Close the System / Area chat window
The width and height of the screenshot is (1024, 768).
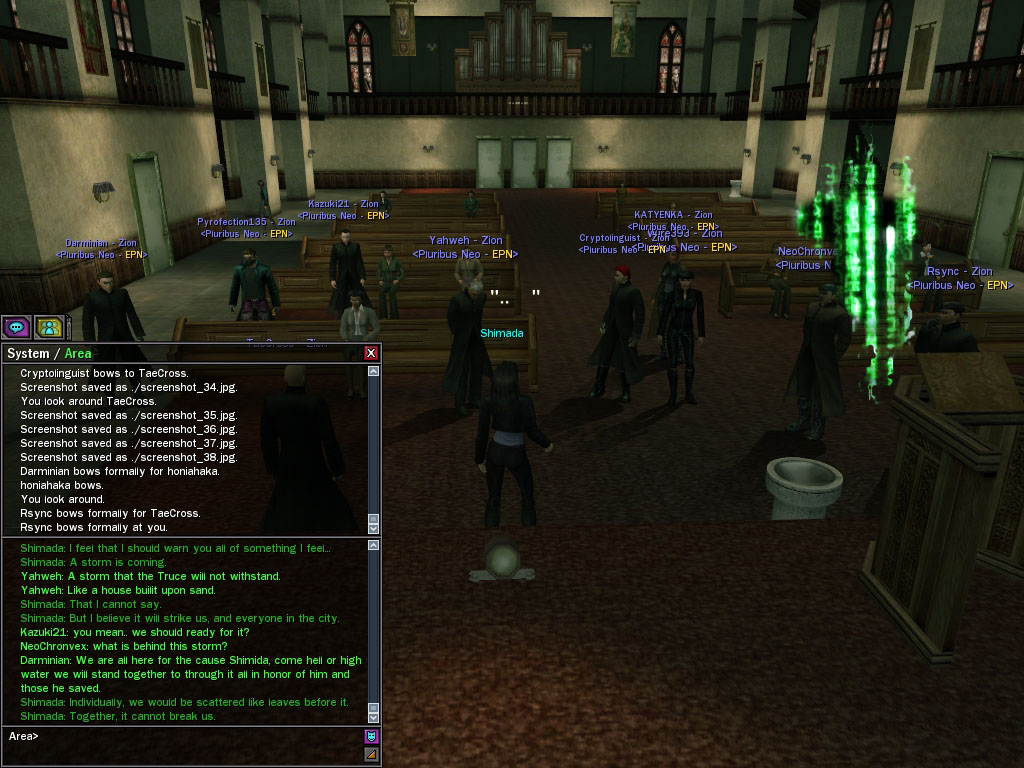[x=371, y=353]
